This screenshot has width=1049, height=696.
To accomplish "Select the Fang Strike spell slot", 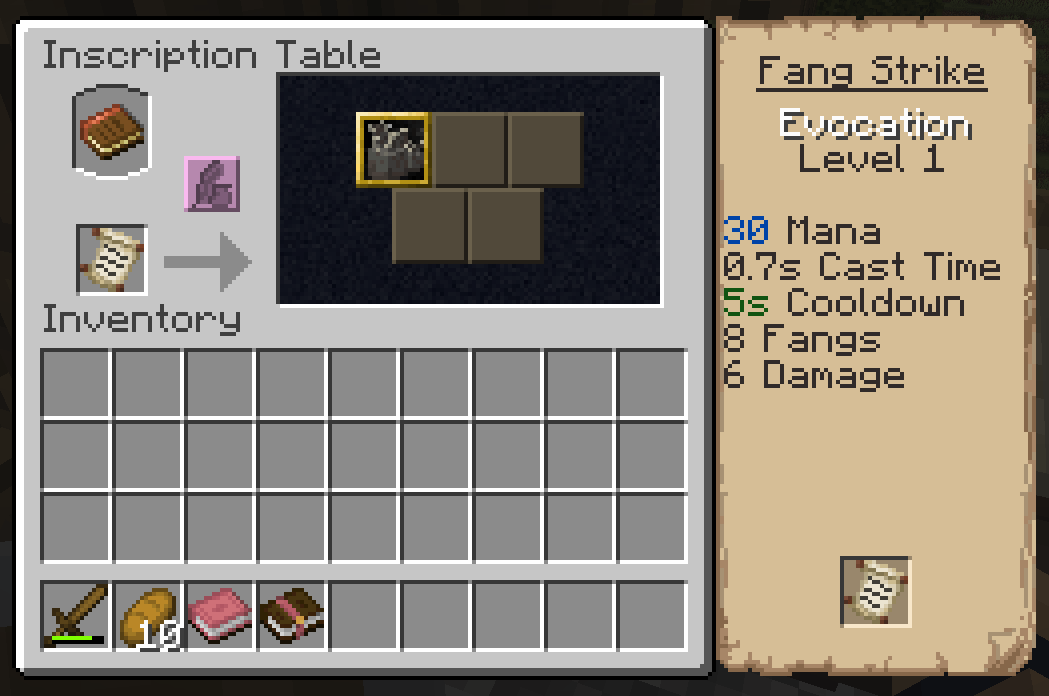I will (393, 149).
